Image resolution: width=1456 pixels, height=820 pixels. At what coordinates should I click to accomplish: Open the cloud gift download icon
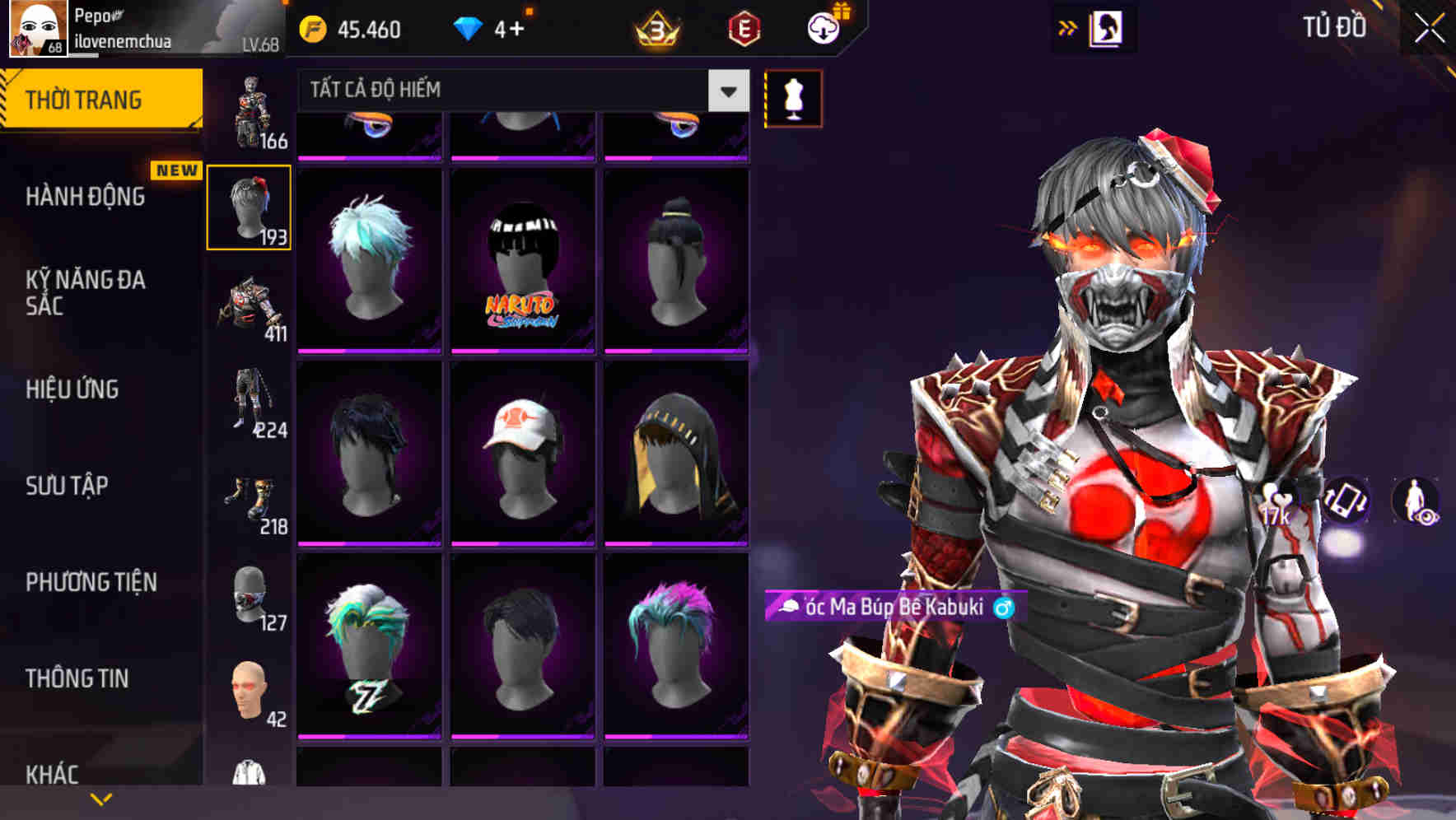tap(823, 29)
